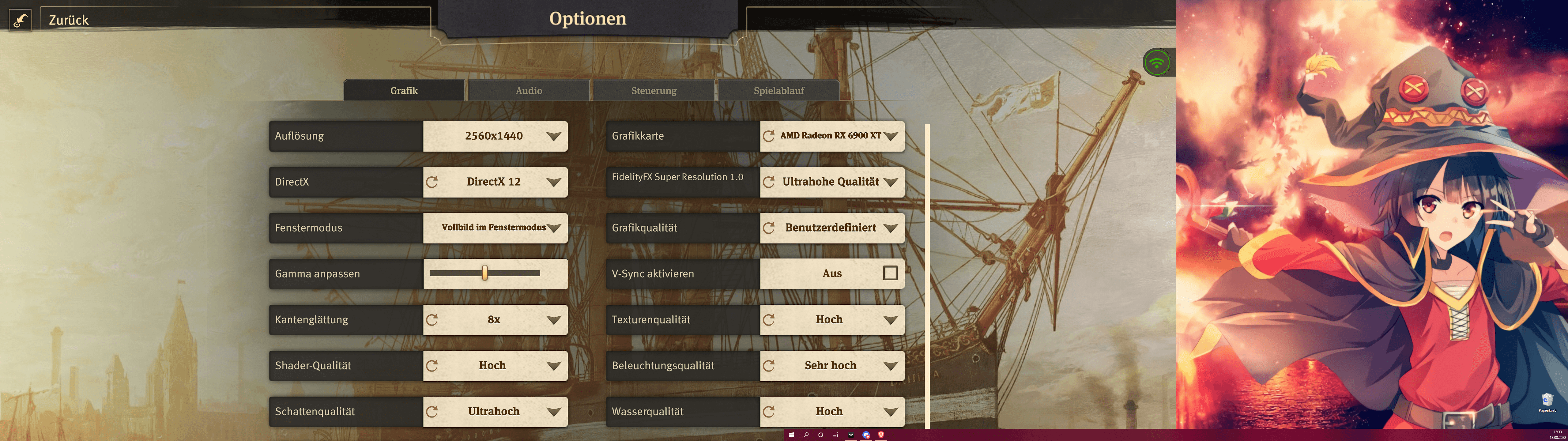Click the Windows Start button
The width and height of the screenshot is (1568, 441).
(791, 435)
